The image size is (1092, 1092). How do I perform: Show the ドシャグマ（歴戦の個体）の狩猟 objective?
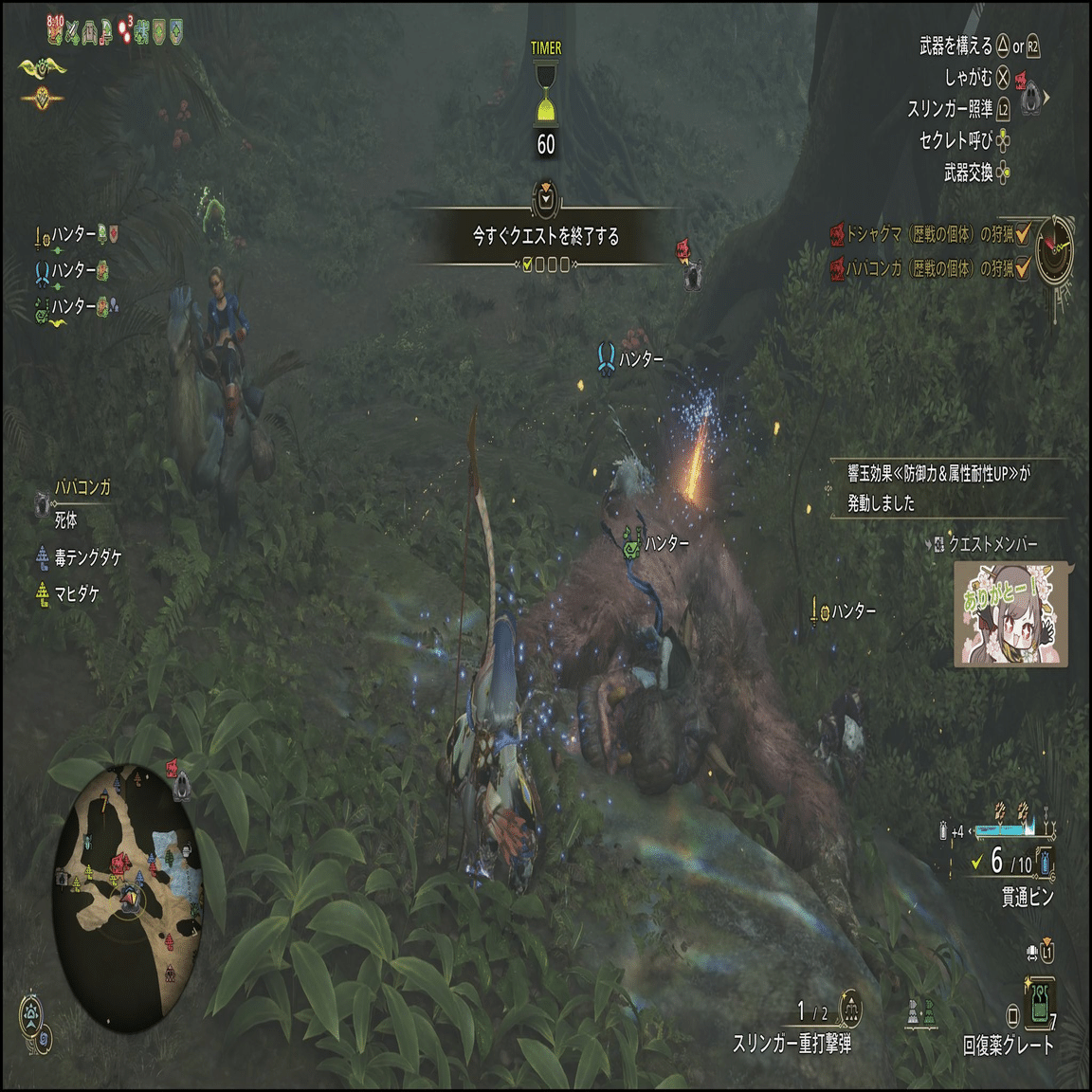pos(929,234)
